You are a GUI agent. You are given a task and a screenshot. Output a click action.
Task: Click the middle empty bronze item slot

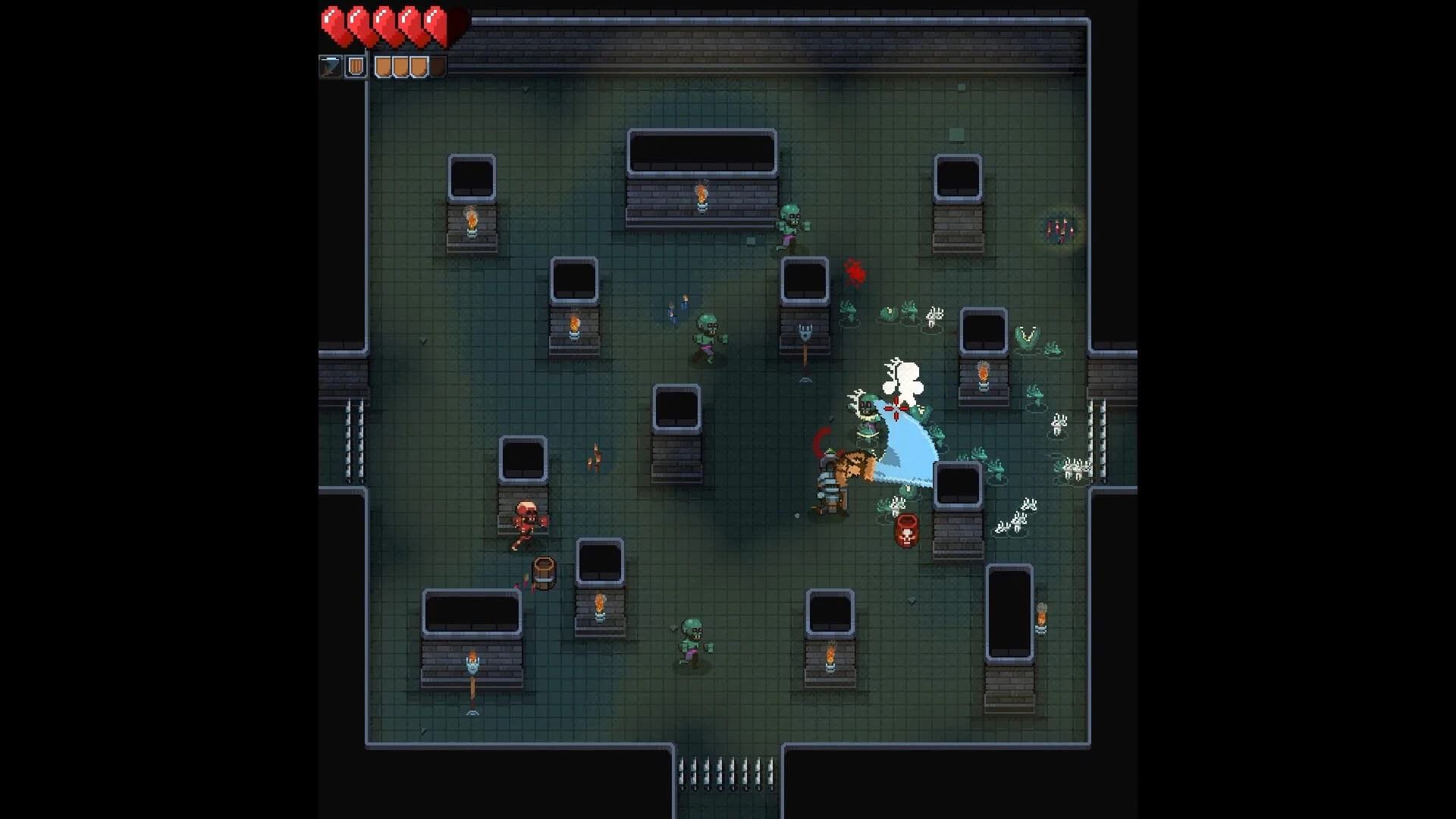pos(400,66)
